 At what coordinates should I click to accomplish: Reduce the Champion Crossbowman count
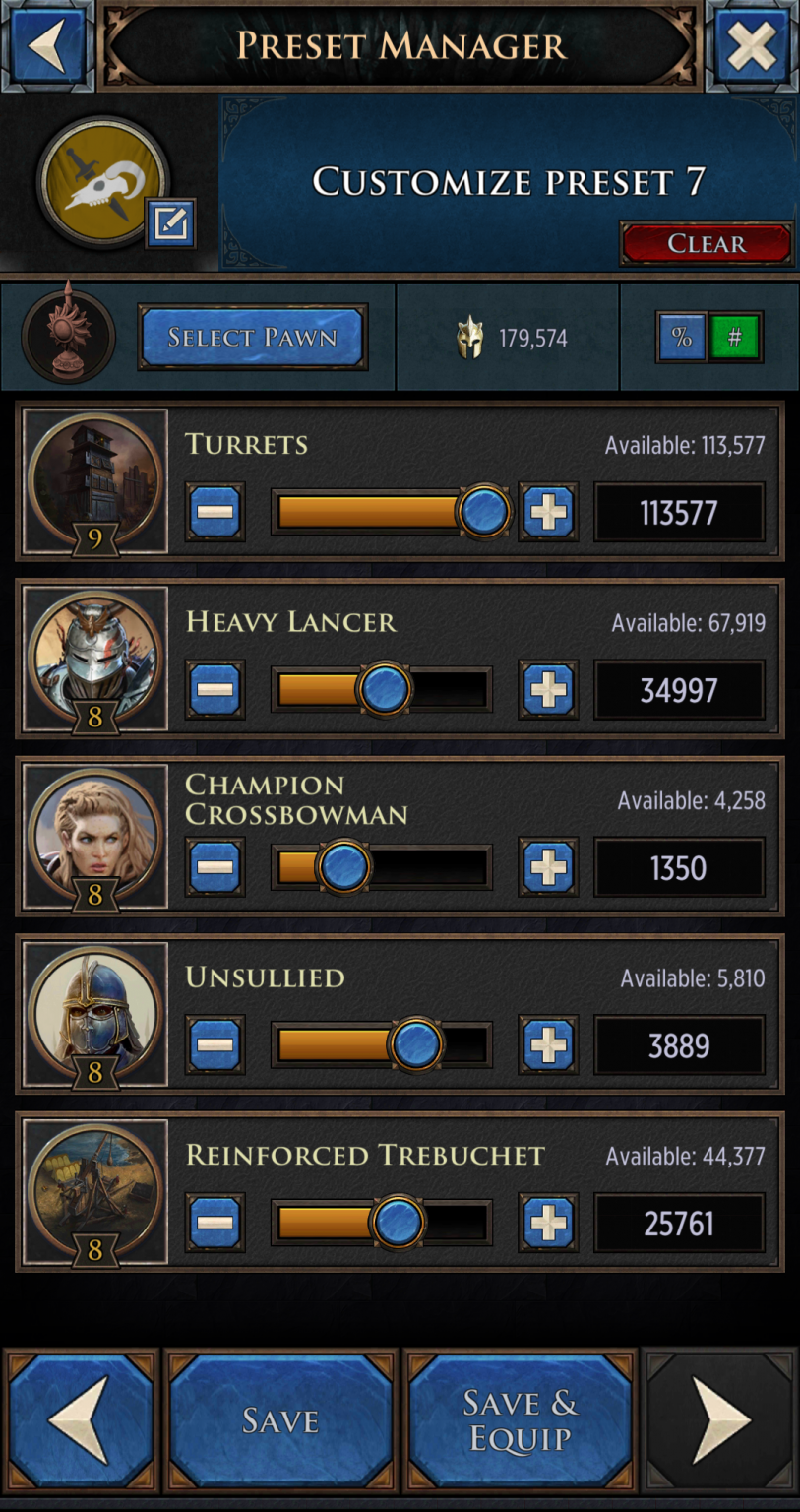tap(215, 867)
